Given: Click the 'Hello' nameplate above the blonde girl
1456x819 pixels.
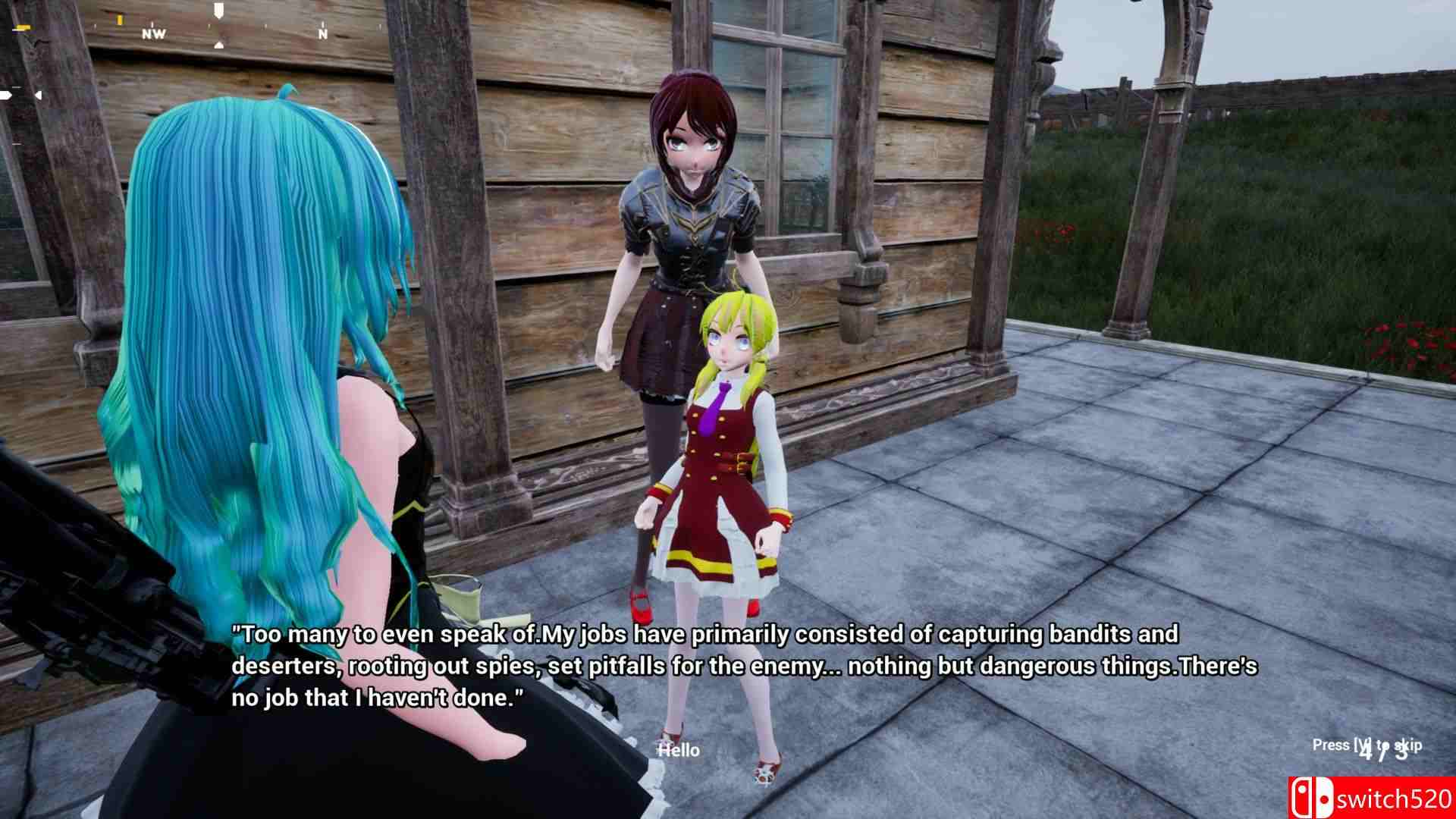Looking at the screenshot, I should coord(679,749).
